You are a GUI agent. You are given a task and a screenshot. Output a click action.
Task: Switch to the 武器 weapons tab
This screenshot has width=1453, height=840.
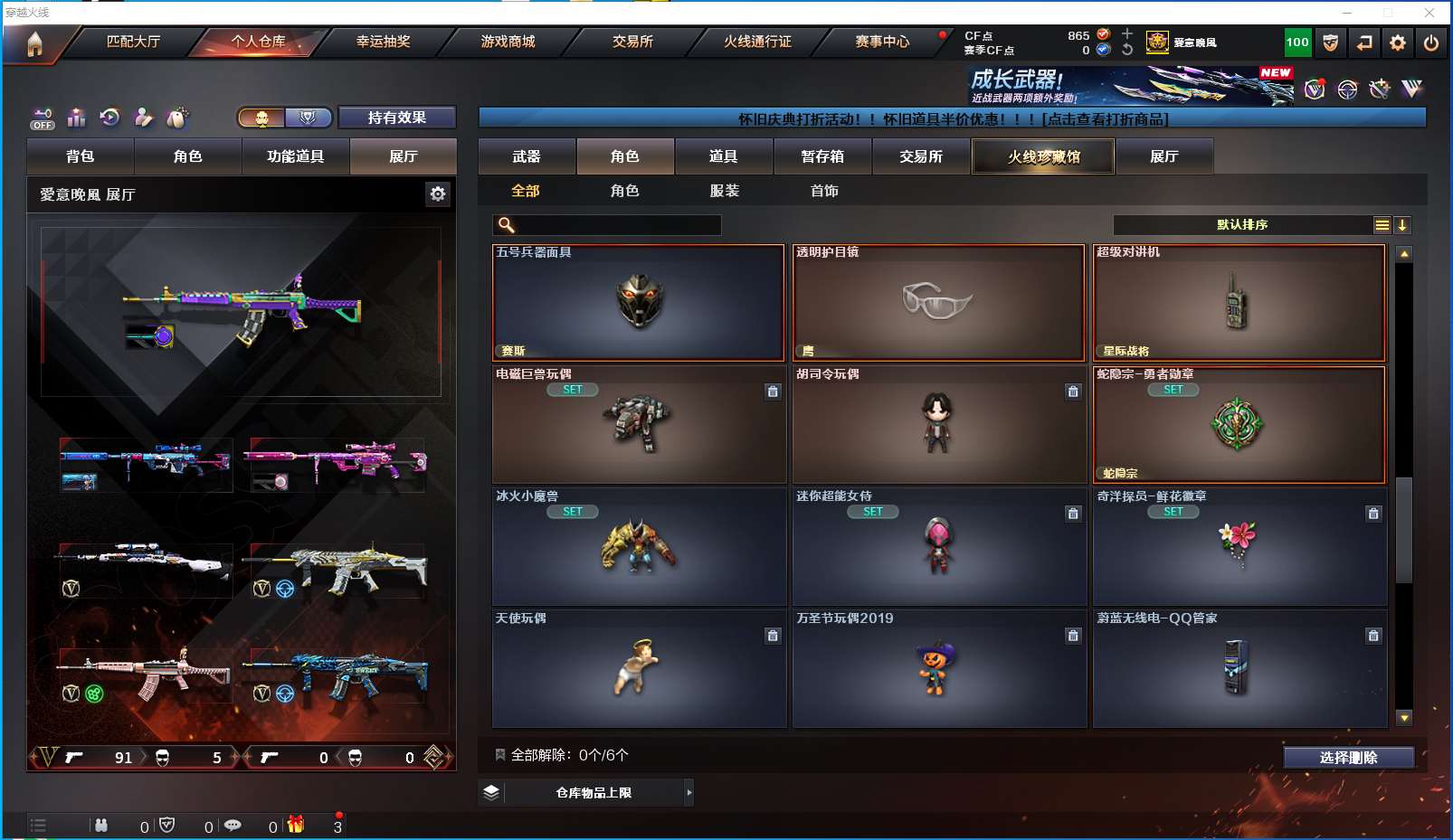tap(527, 156)
